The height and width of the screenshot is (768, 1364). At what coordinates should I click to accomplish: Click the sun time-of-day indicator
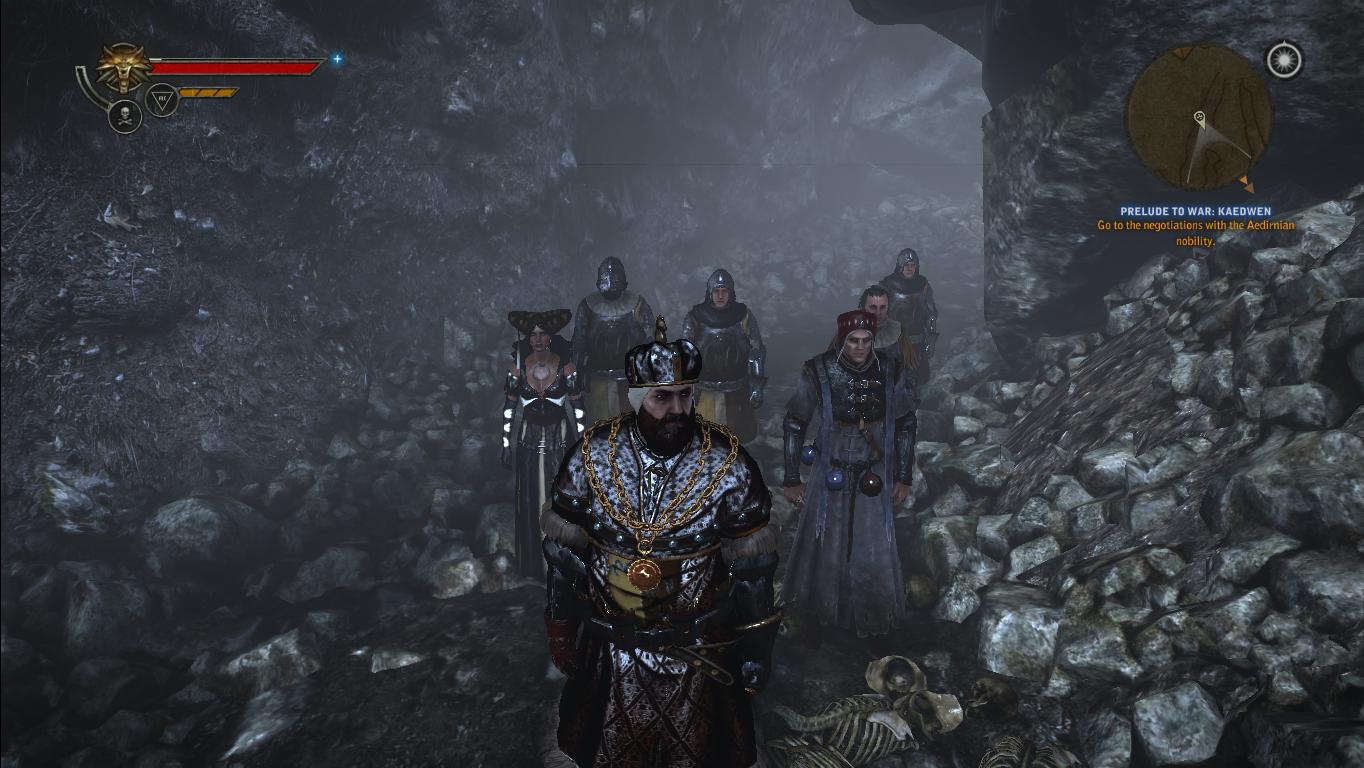point(1284,60)
